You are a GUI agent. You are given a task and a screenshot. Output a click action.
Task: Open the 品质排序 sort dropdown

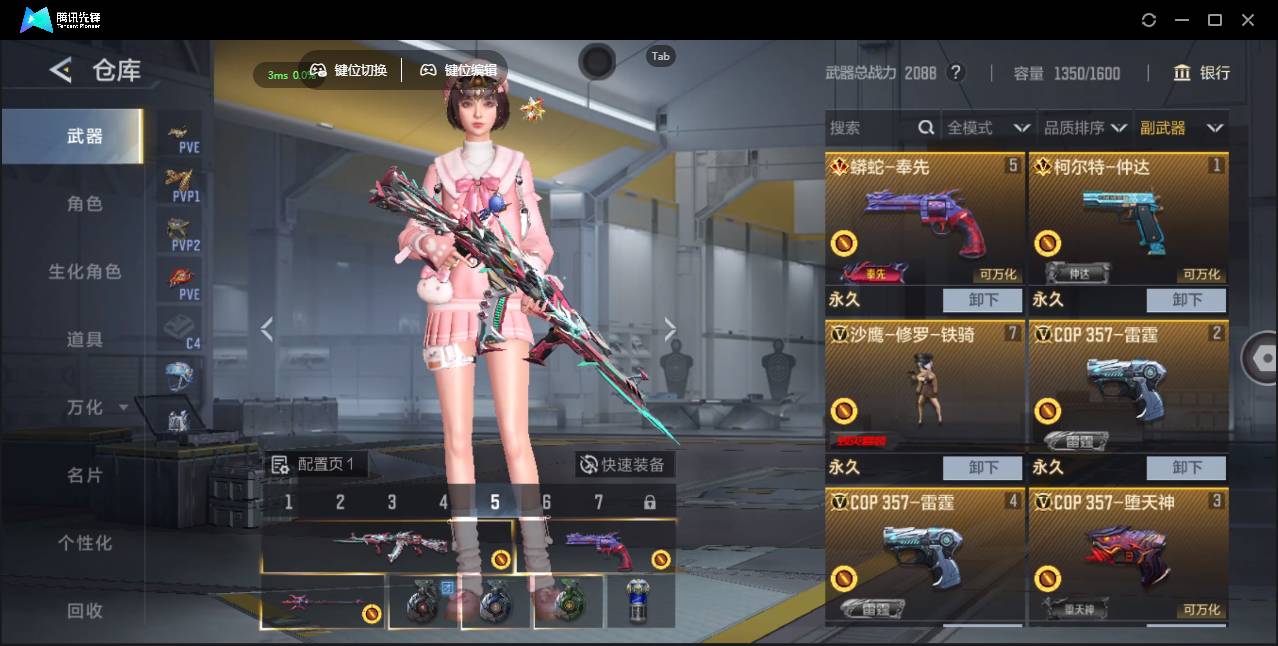(1085, 128)
